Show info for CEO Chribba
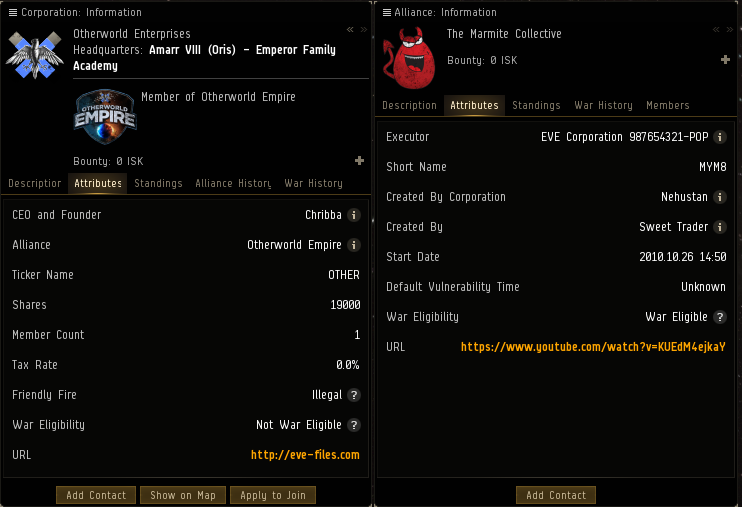The width and height of the screenshot is (742, 507). pos(354,215)
